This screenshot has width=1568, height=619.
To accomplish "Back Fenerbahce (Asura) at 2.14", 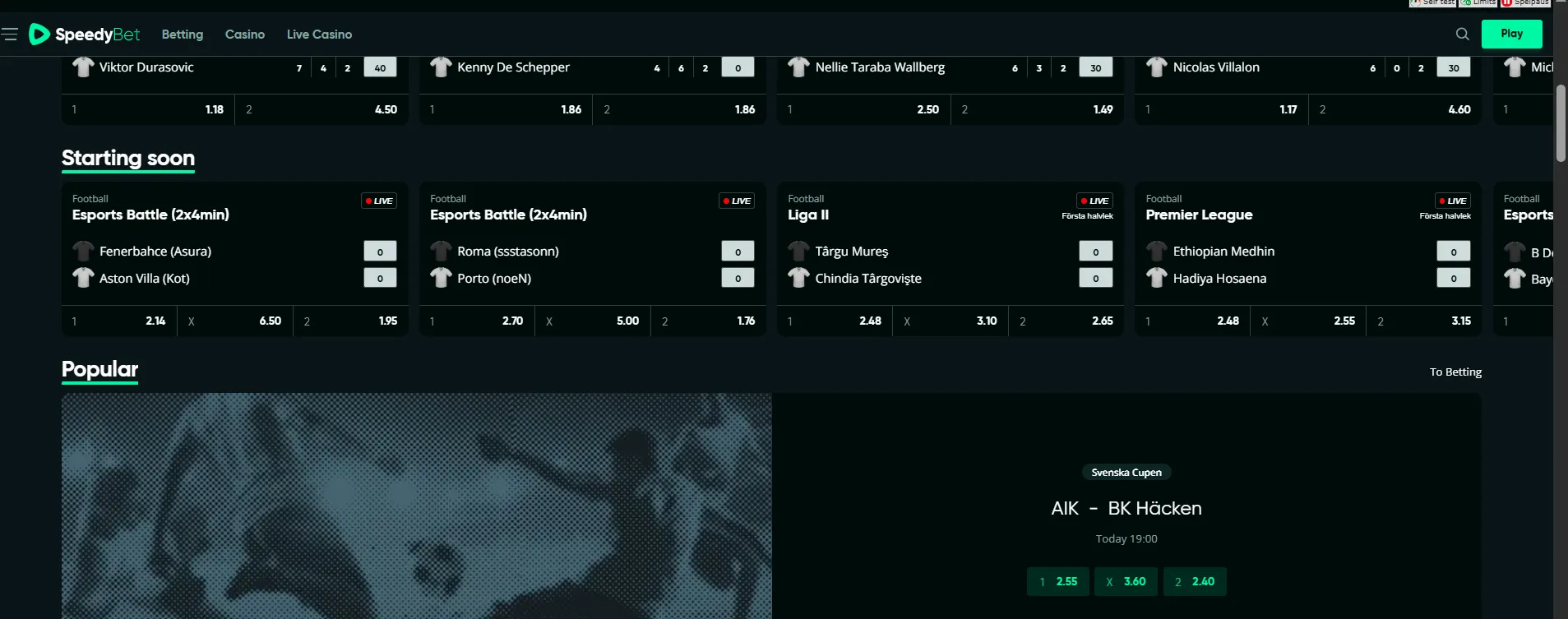I will [x=119, y=321].
